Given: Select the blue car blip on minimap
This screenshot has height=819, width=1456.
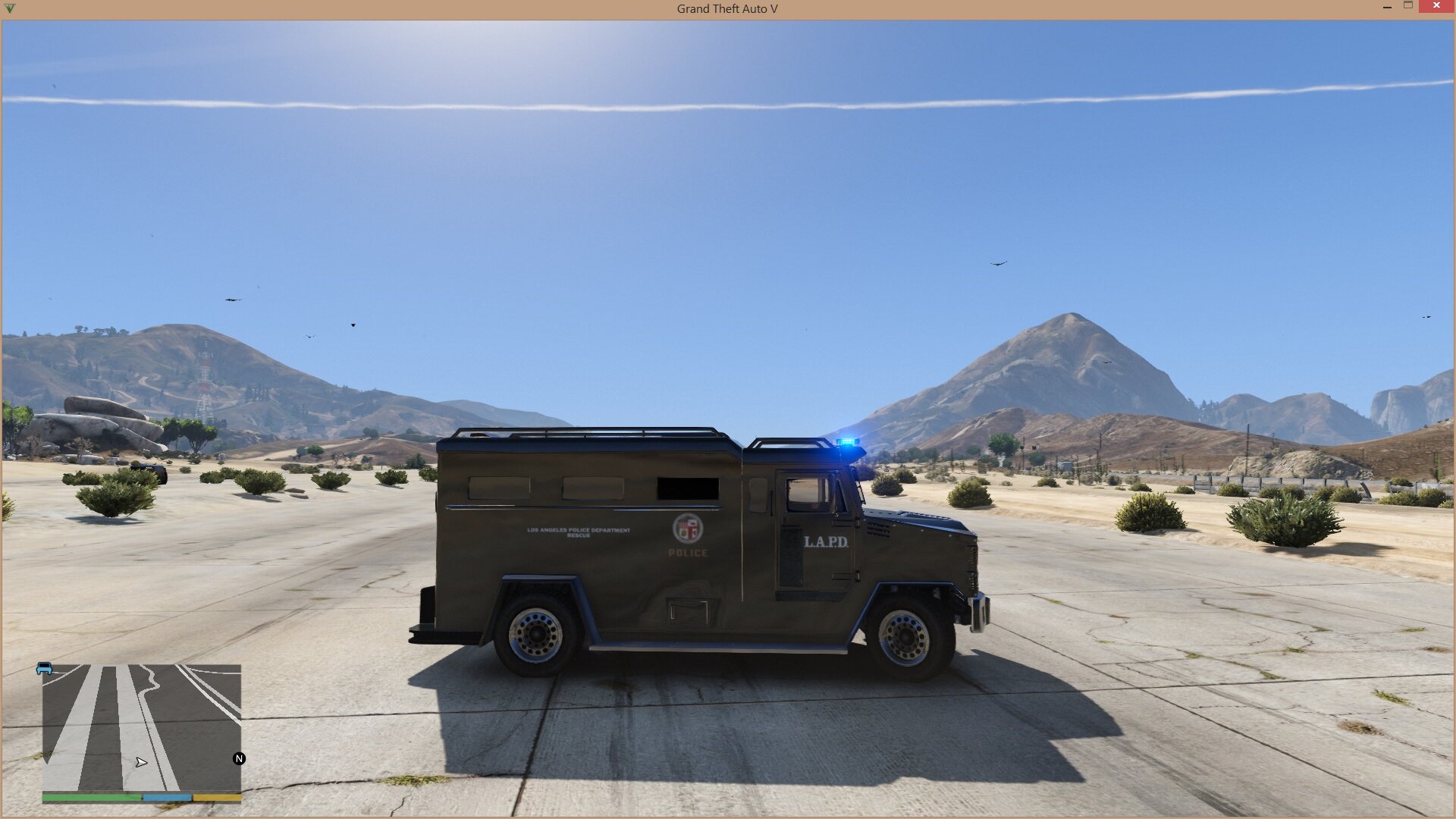Looking at the screenshot, I should point(45,668).
